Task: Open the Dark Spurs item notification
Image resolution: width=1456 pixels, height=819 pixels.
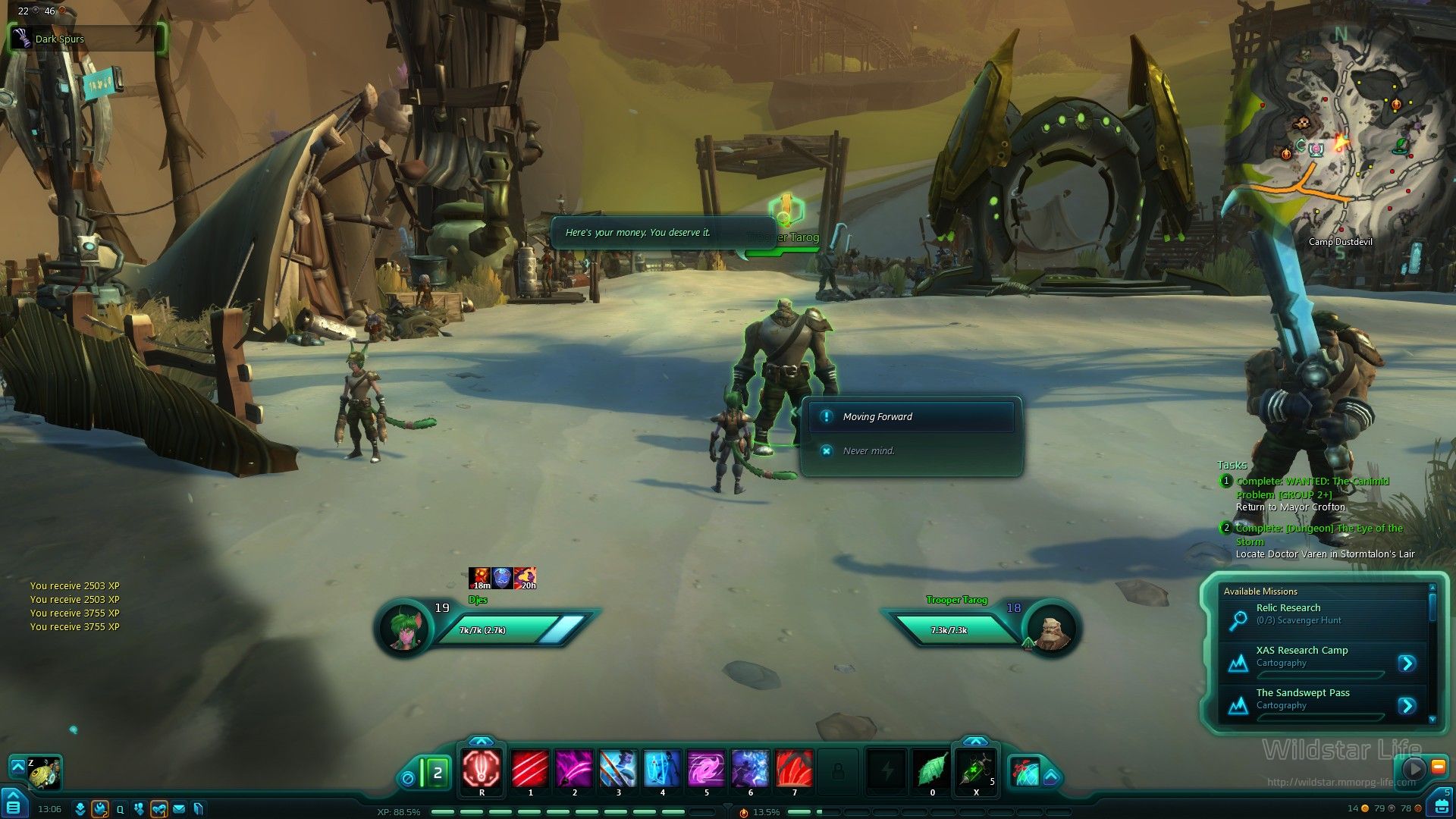Action: pyautogui.click(x=86, y=39)
